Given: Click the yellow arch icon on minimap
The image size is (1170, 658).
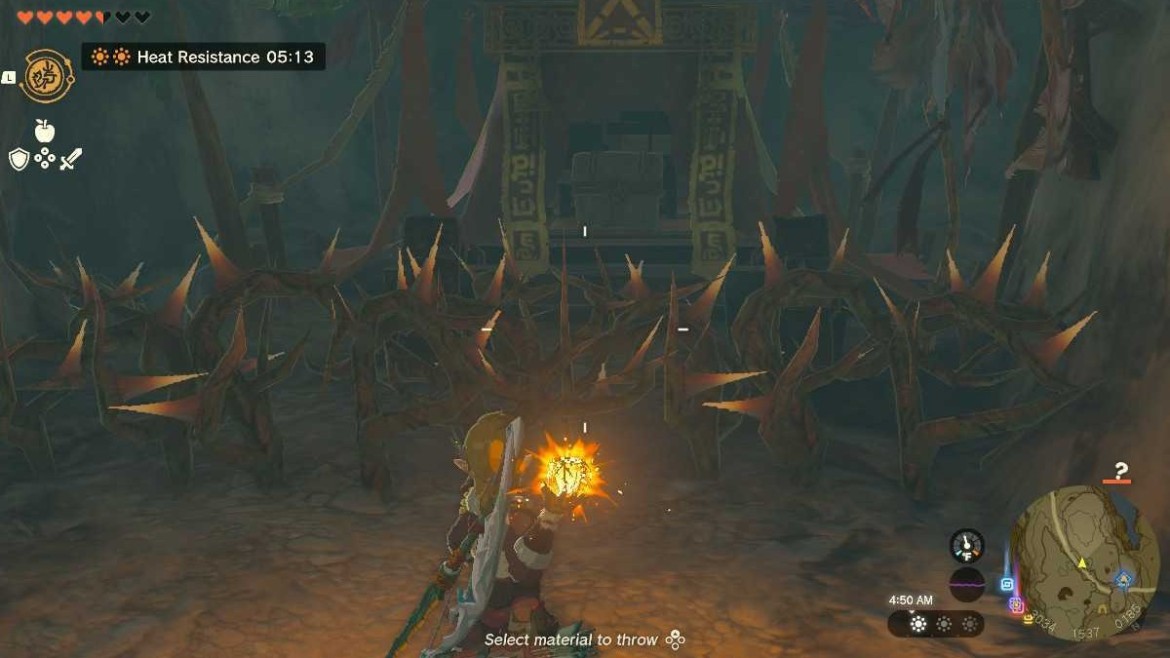Looking at the screenshot, I should click(x=1103, y=607).
